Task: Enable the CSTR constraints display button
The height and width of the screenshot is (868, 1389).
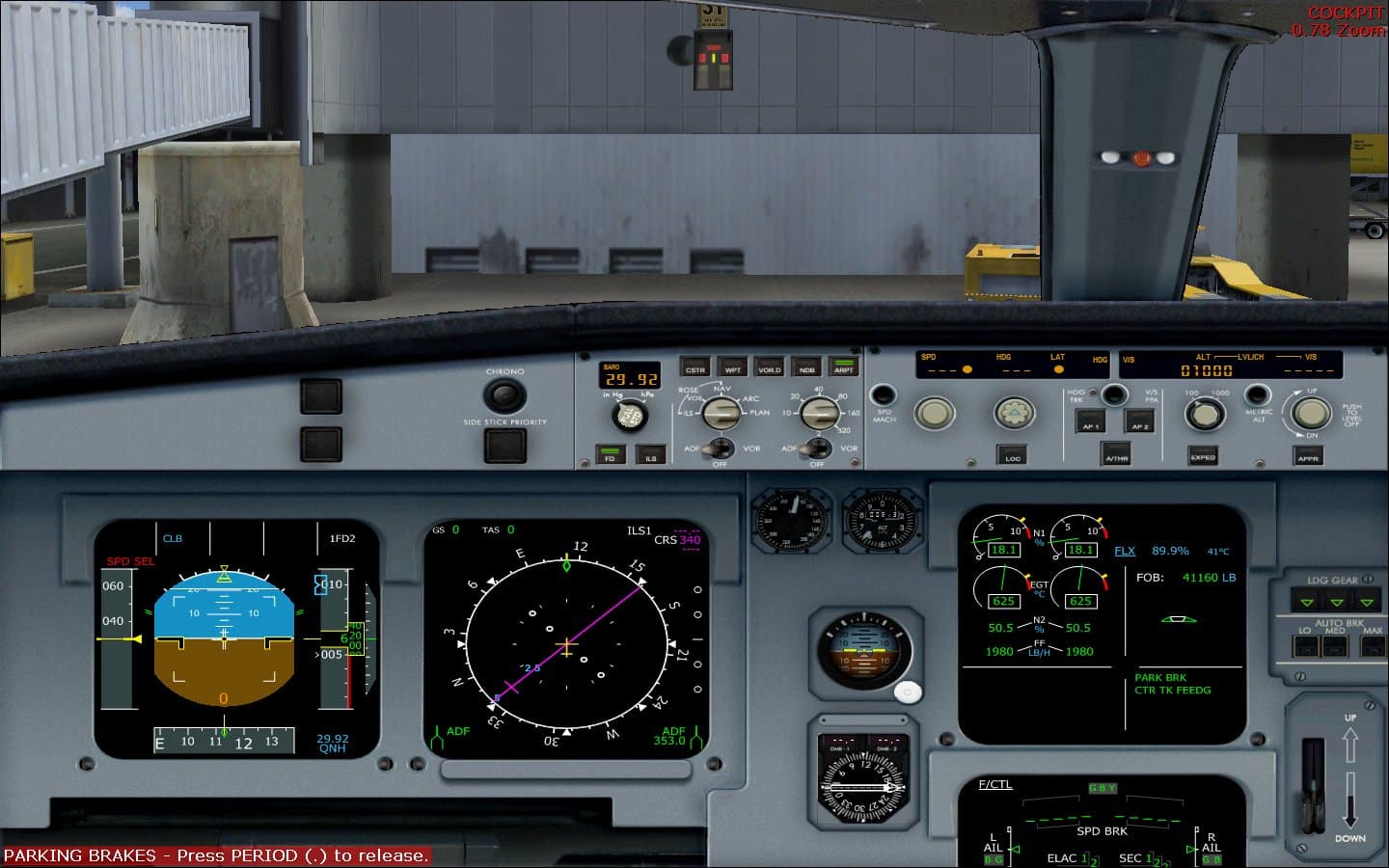Action: pyautogui.click(x=694, y=369)
